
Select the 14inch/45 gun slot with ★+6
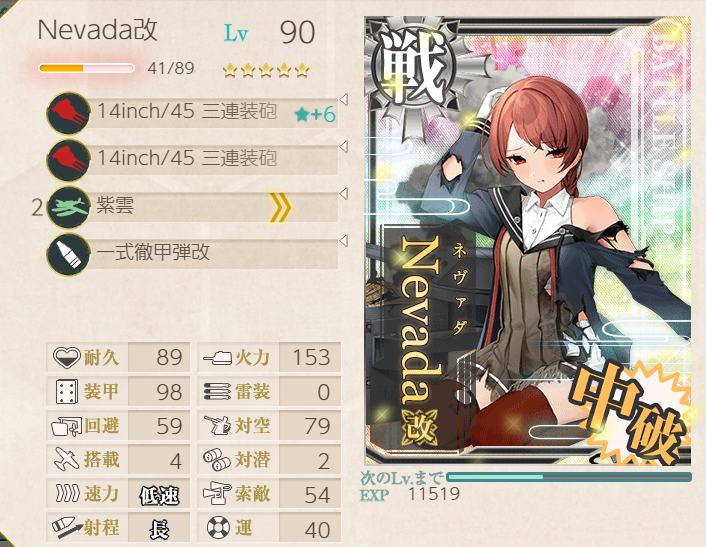pyautogui.click(x=190, y=112)
